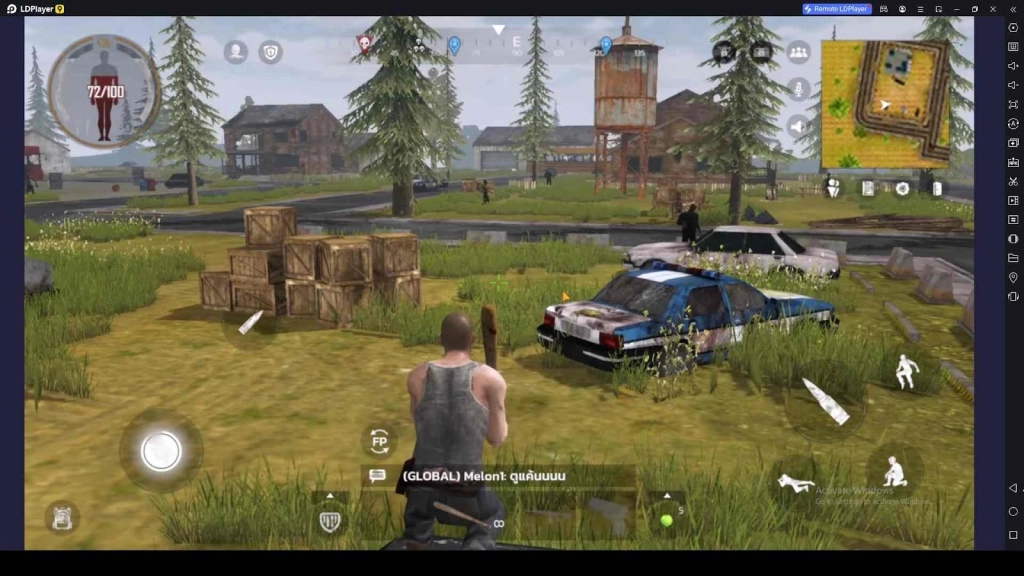The image size is (1024, 576).
Task: Open the backpack inventory
Action: click(61, 516)
